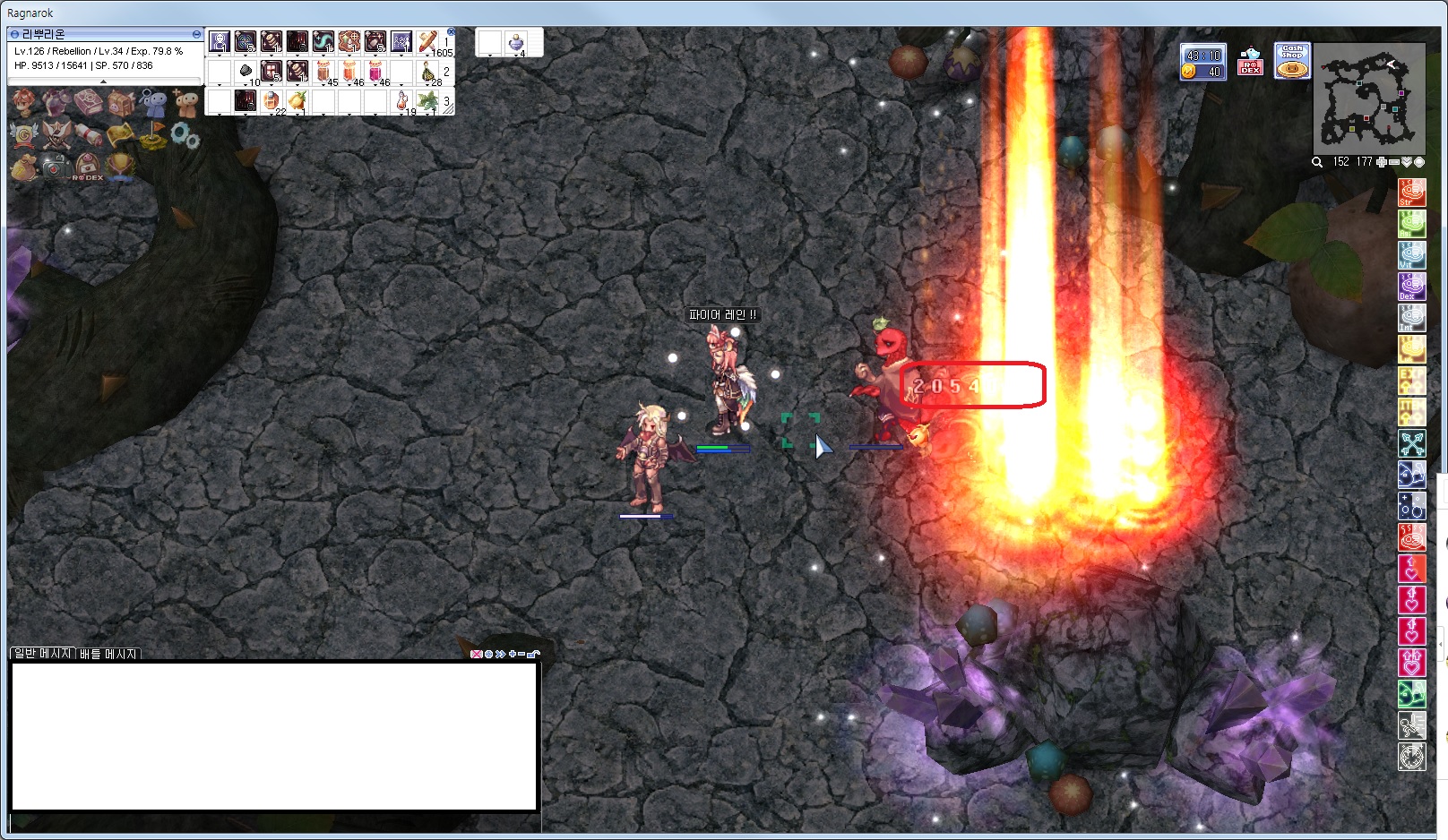Use the bullet ammo slot showing 1605
Viewport: 1448px width, 840px height.
(x=428, y=42)
